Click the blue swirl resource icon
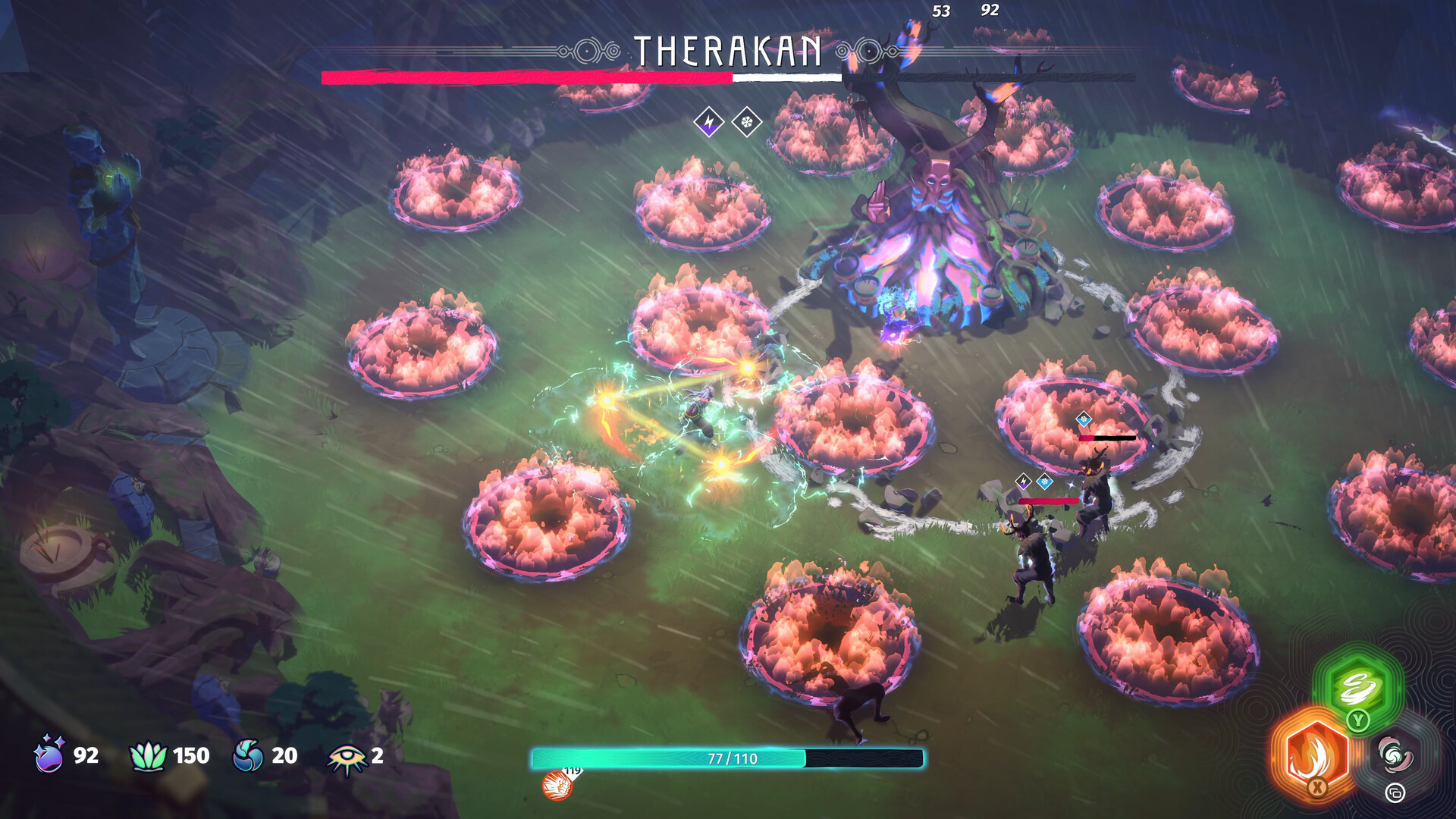This screenshot has height=819, width=1456. [x=248, y=755]
